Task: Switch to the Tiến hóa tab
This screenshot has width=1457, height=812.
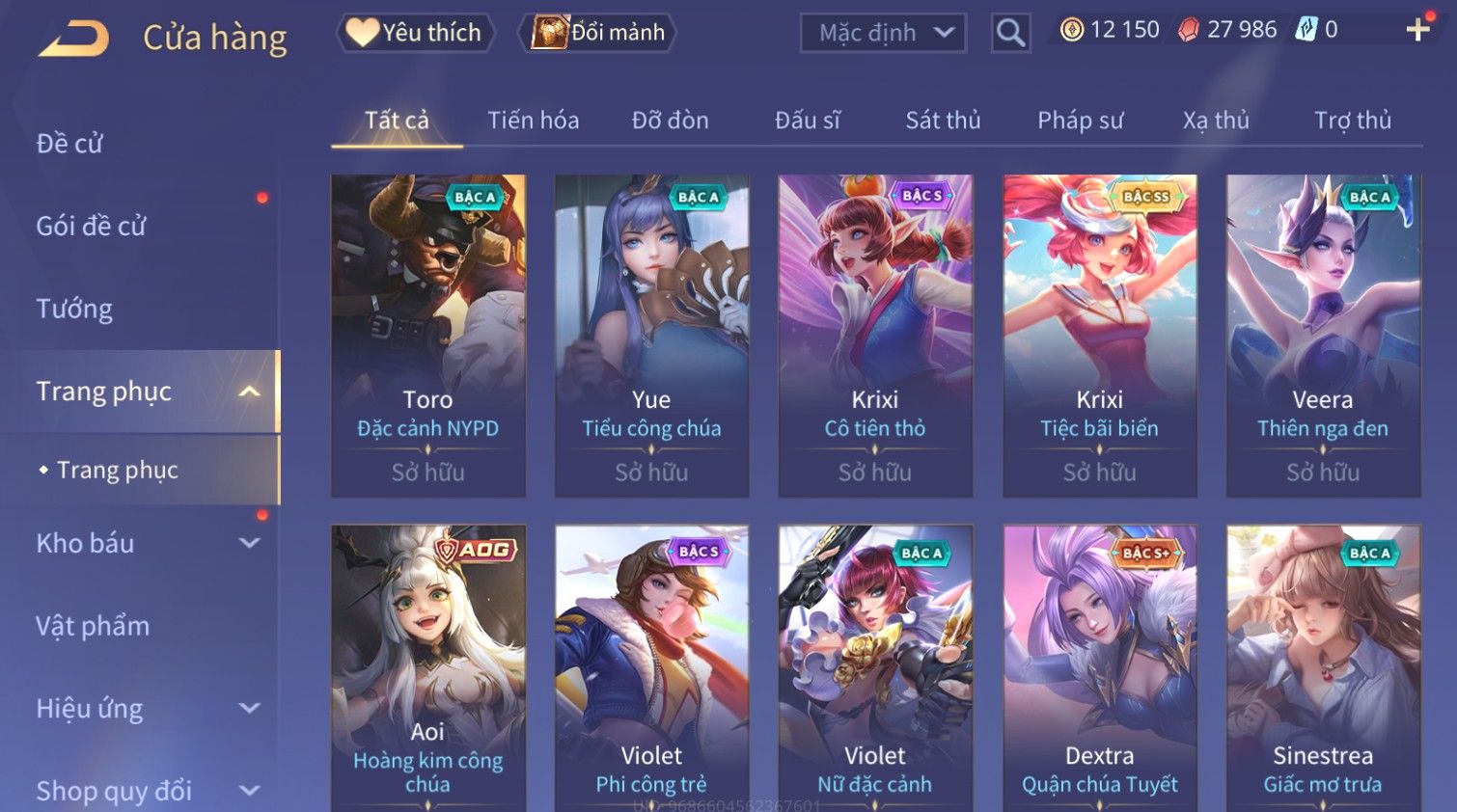Action: [x=533, y=121]
